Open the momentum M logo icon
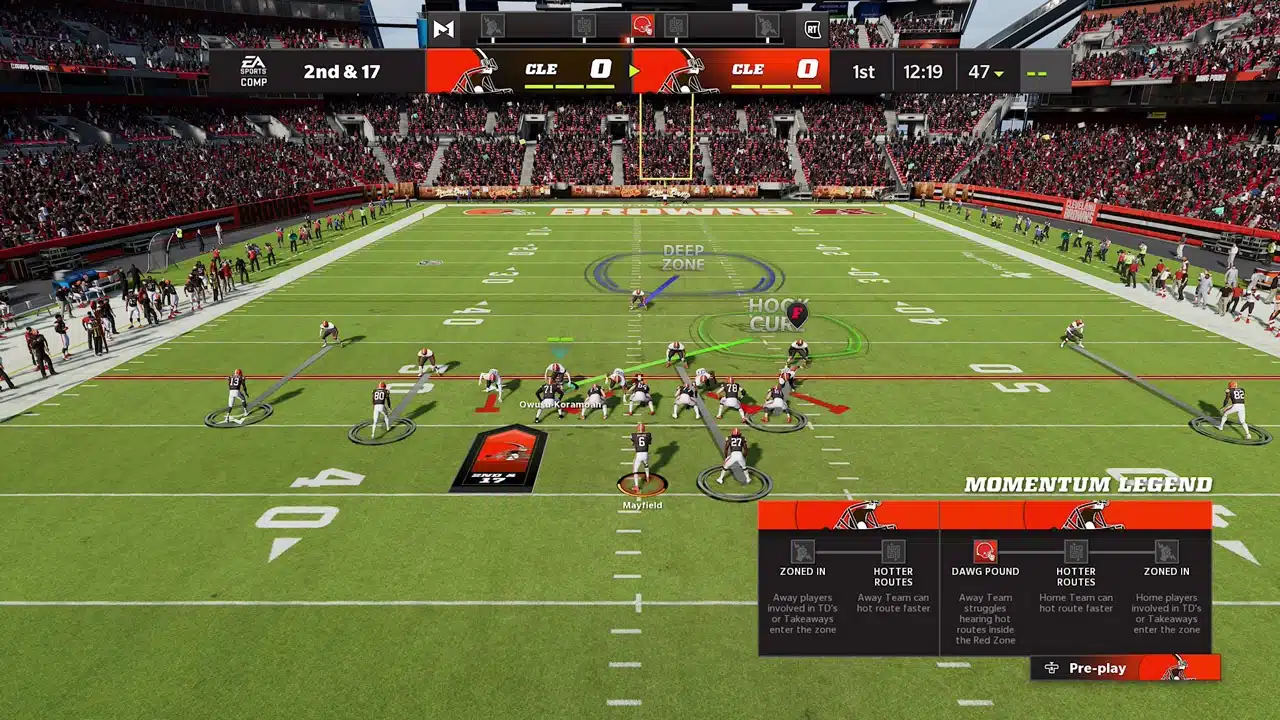Screen dimensions: 1280x720 (444, 28)
